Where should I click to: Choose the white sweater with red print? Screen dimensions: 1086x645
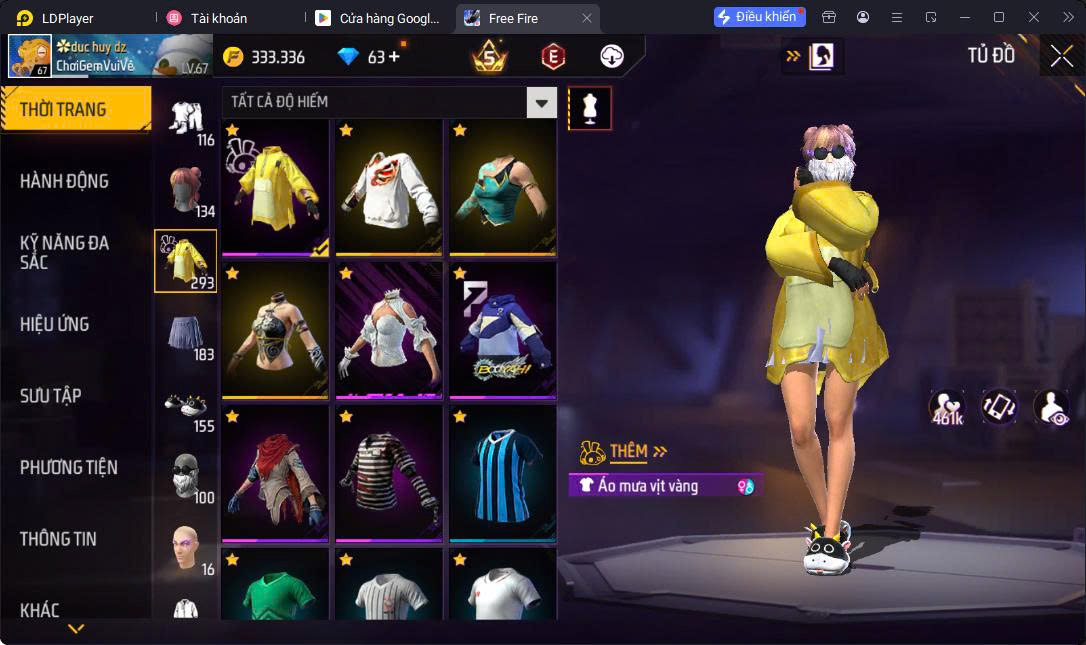389,187
